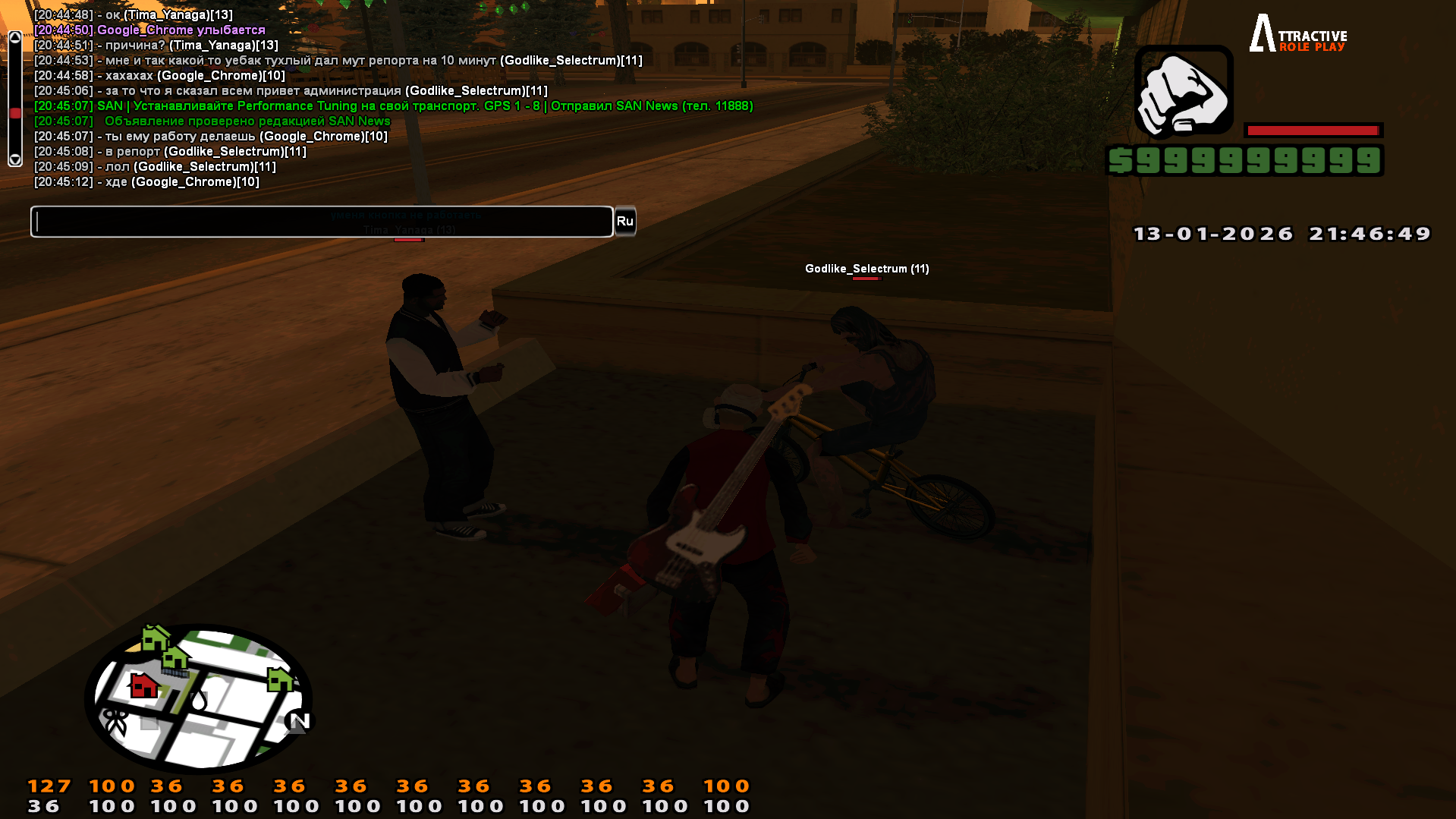Click the 13-01-2026 date display
Image resolution: width=1456 pixels, height=819 pixels.
pyautogui.click(x=1212, y=234)
